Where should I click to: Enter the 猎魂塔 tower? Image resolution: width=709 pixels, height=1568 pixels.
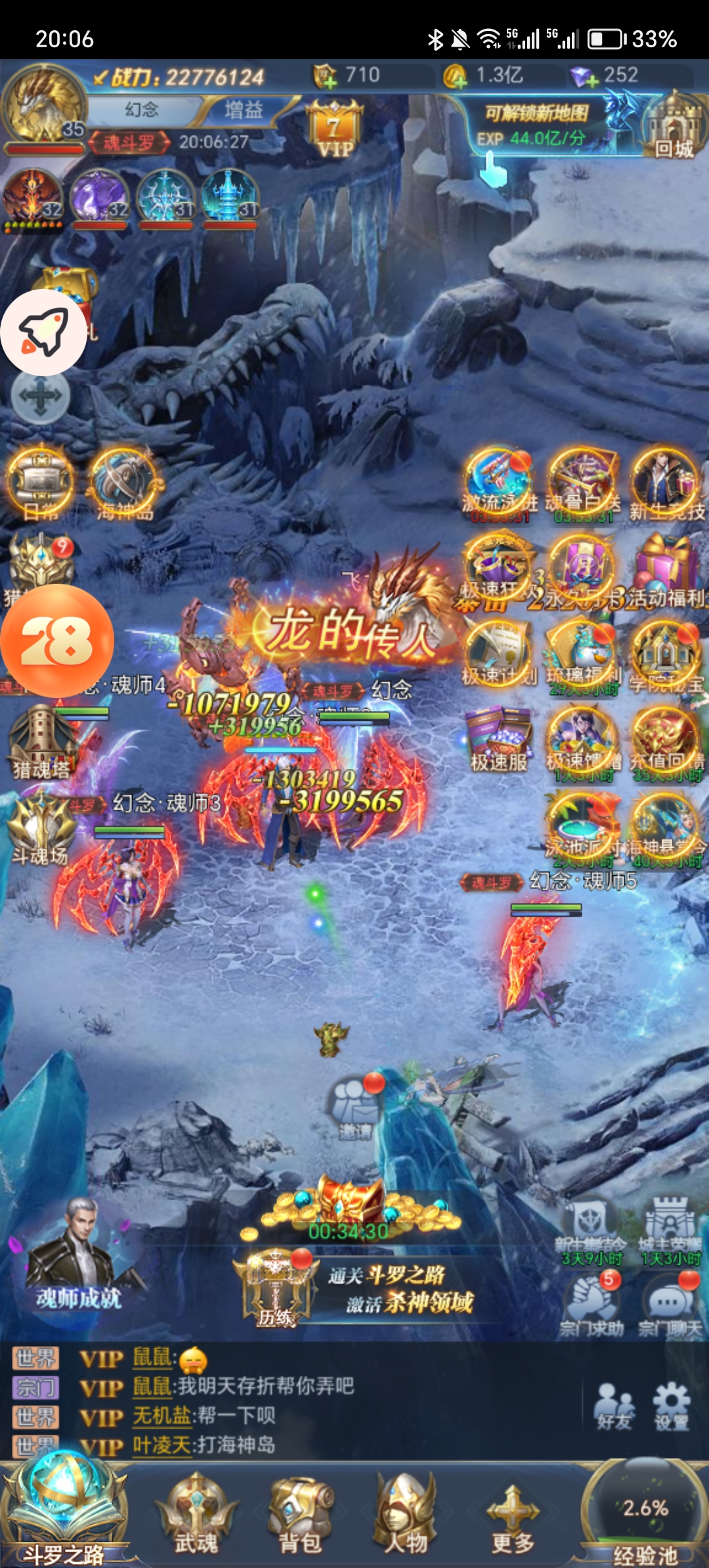41,741
